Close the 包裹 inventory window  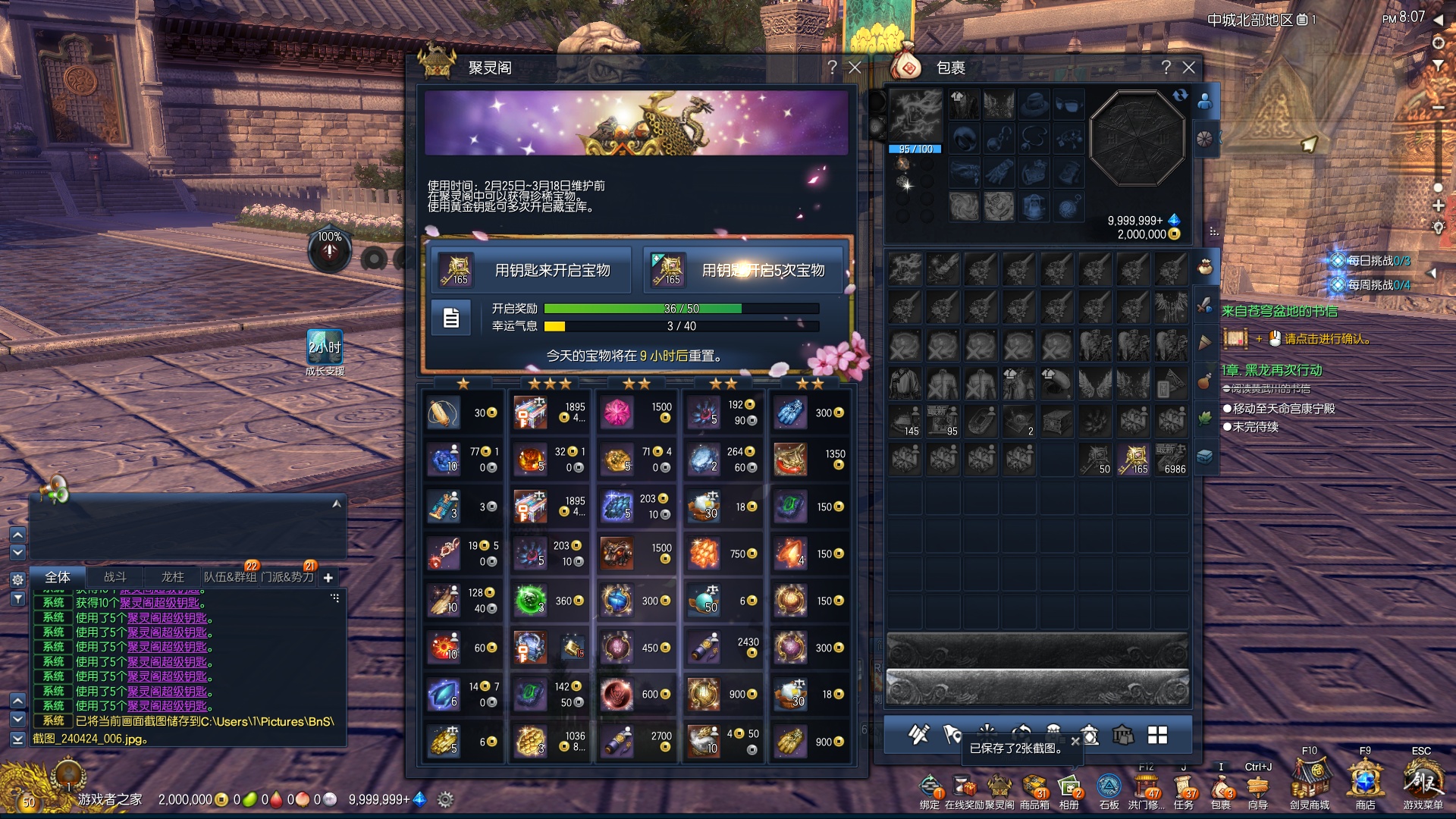pos(1189,67)
